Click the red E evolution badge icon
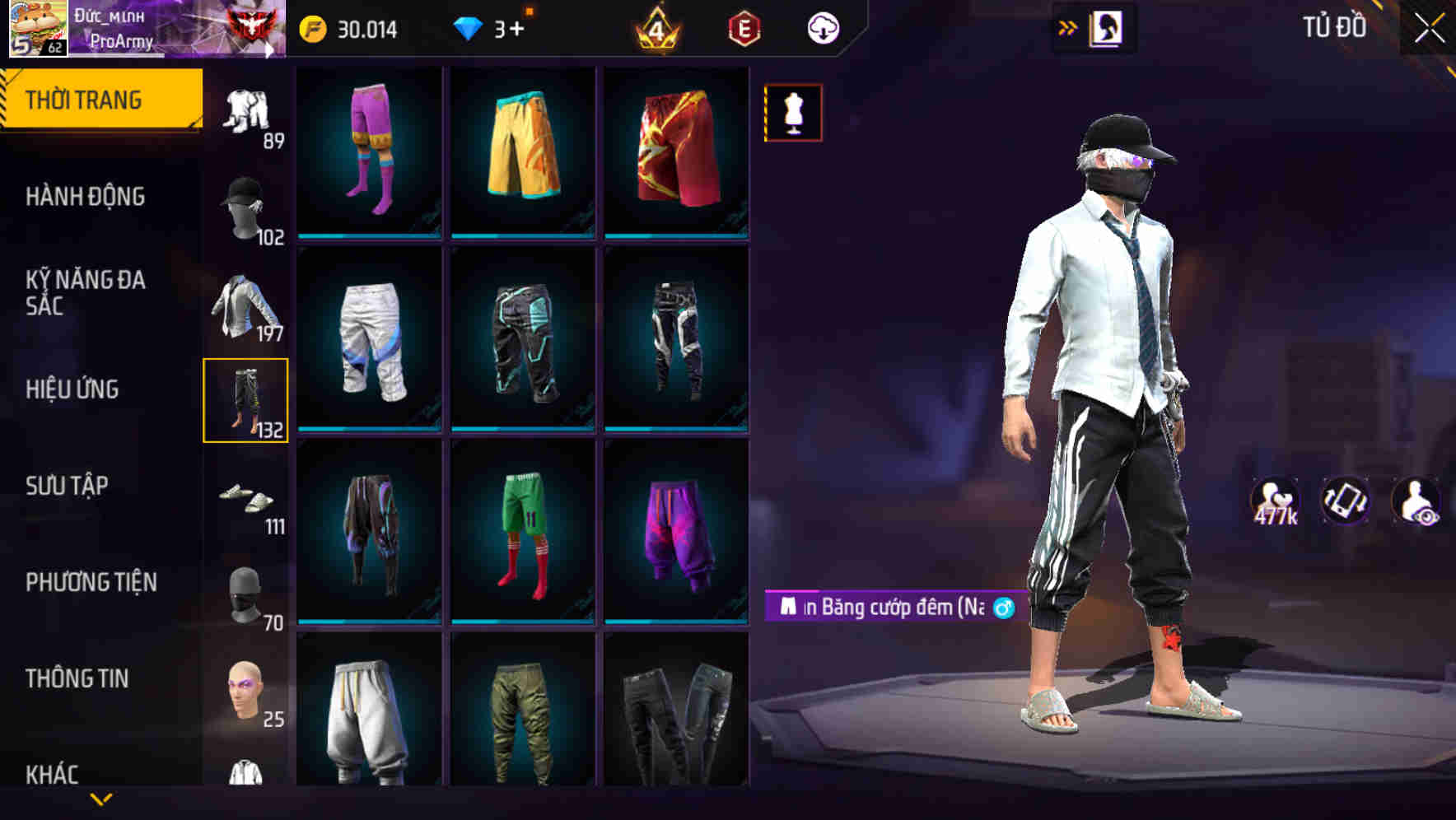This screenshot has height=820, width=1456. click(744, 27)
